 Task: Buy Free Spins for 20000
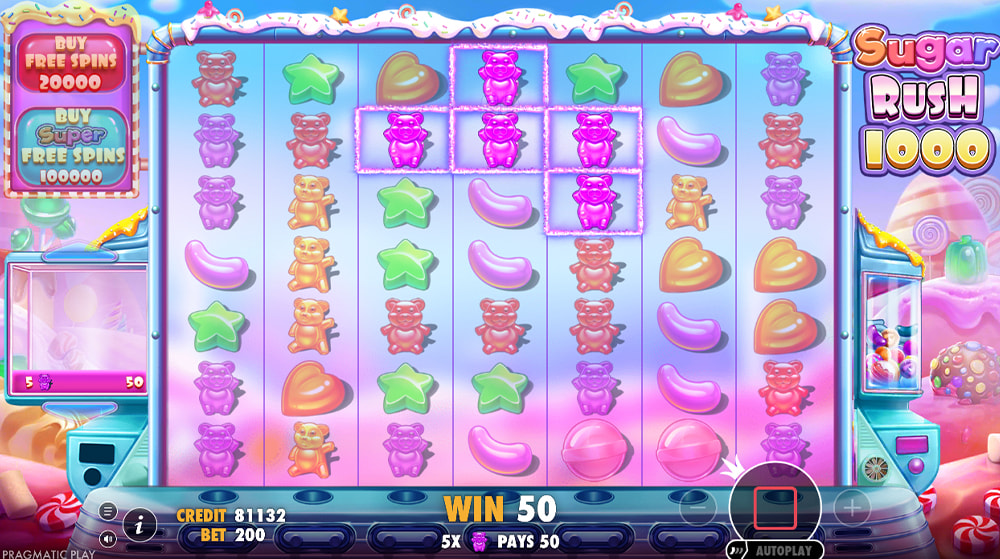tap(70, 62)
